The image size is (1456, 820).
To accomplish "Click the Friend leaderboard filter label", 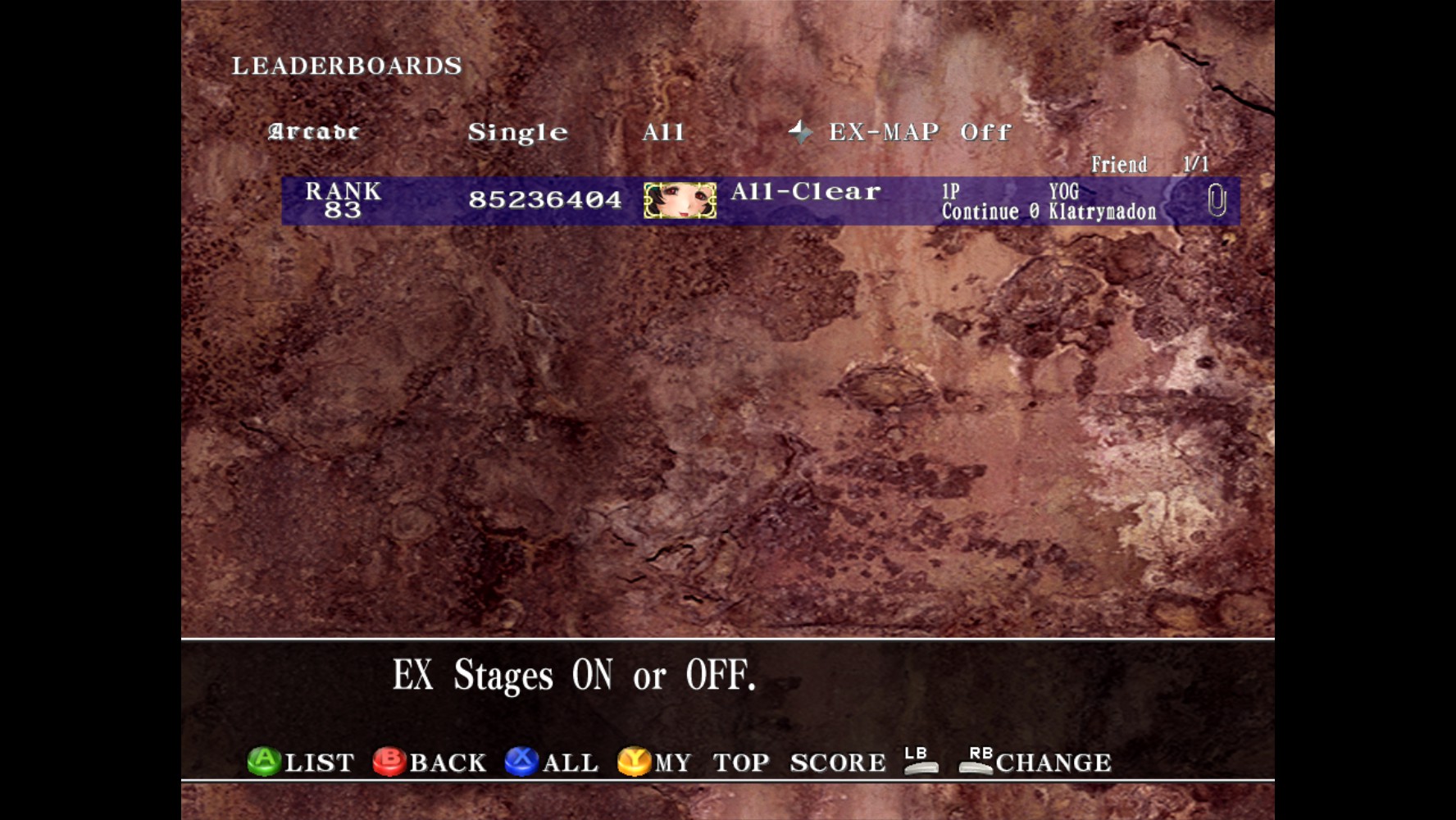I will (x=1118, y=165).
